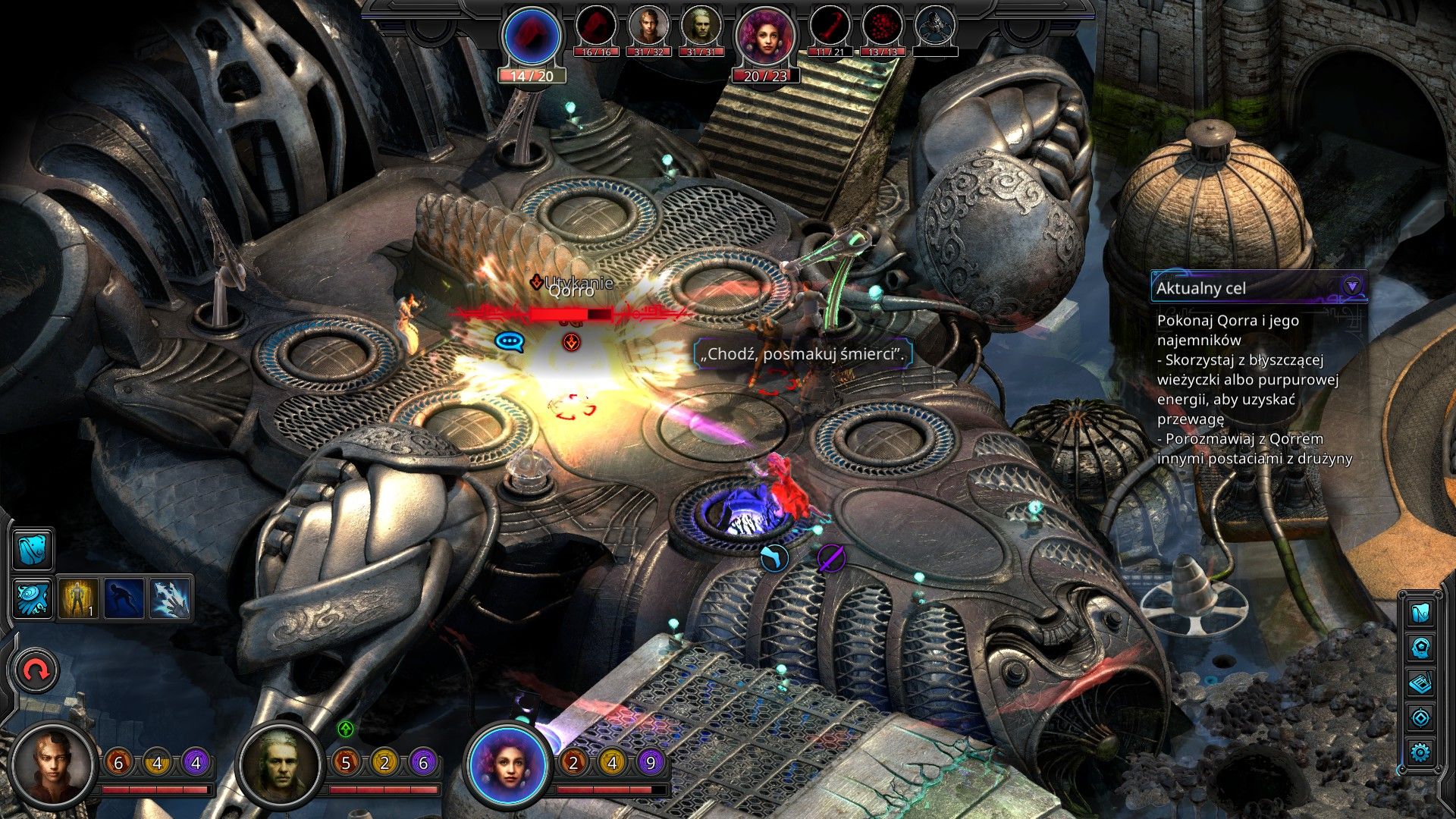Open the inventory bag above the ability bar
1456x819 pixels.
pyautogui.click(x=33, y=549)
